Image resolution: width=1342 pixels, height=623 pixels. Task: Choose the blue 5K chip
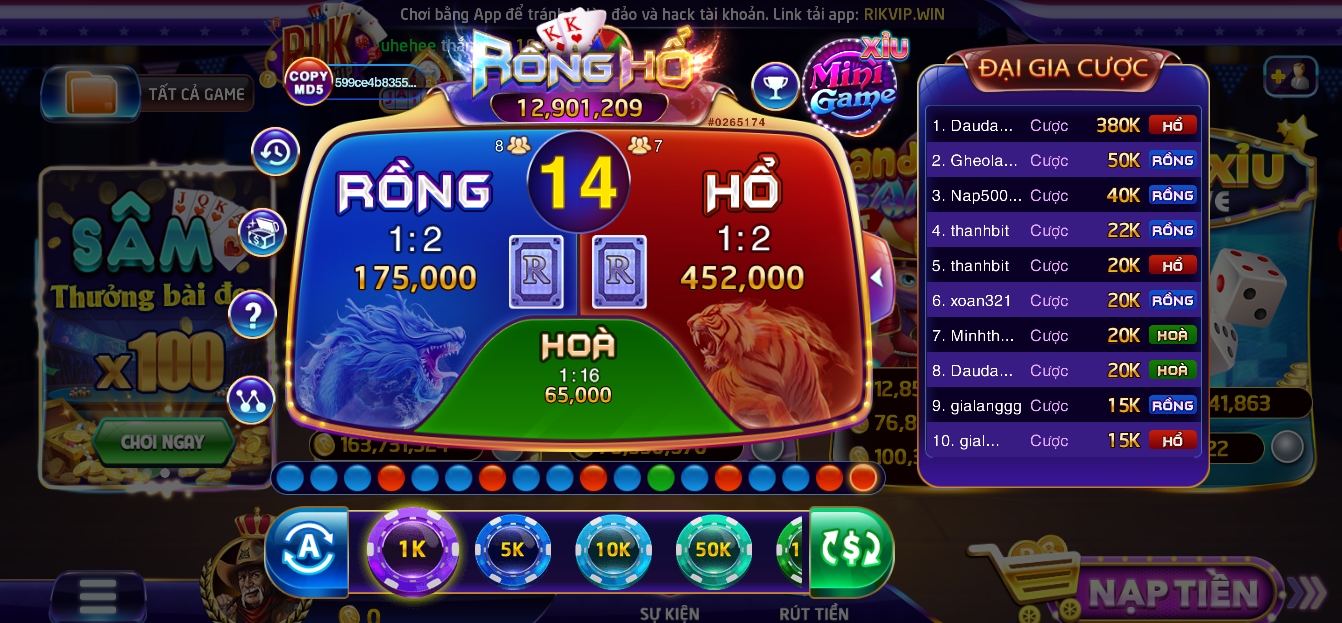512,549
